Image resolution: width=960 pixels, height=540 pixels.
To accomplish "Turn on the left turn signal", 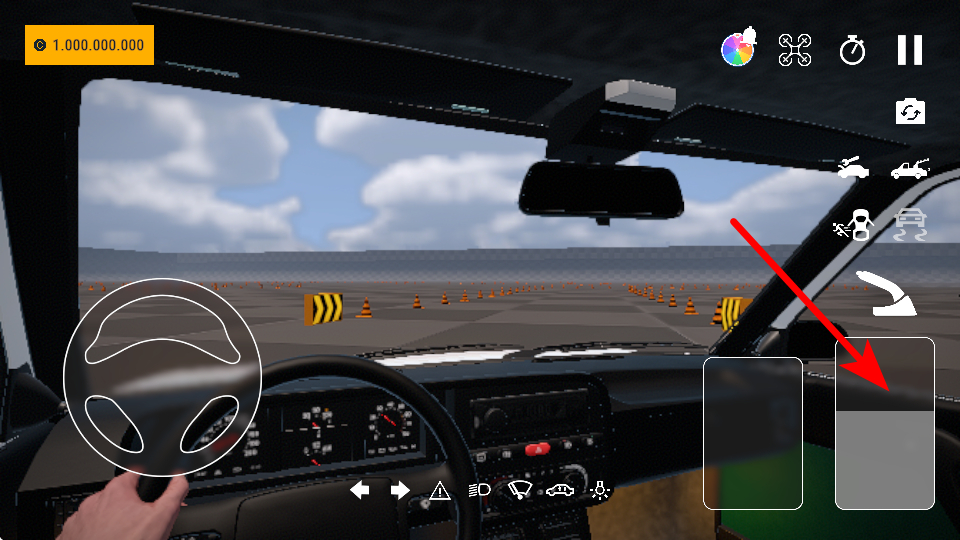I will coord(359,490).
